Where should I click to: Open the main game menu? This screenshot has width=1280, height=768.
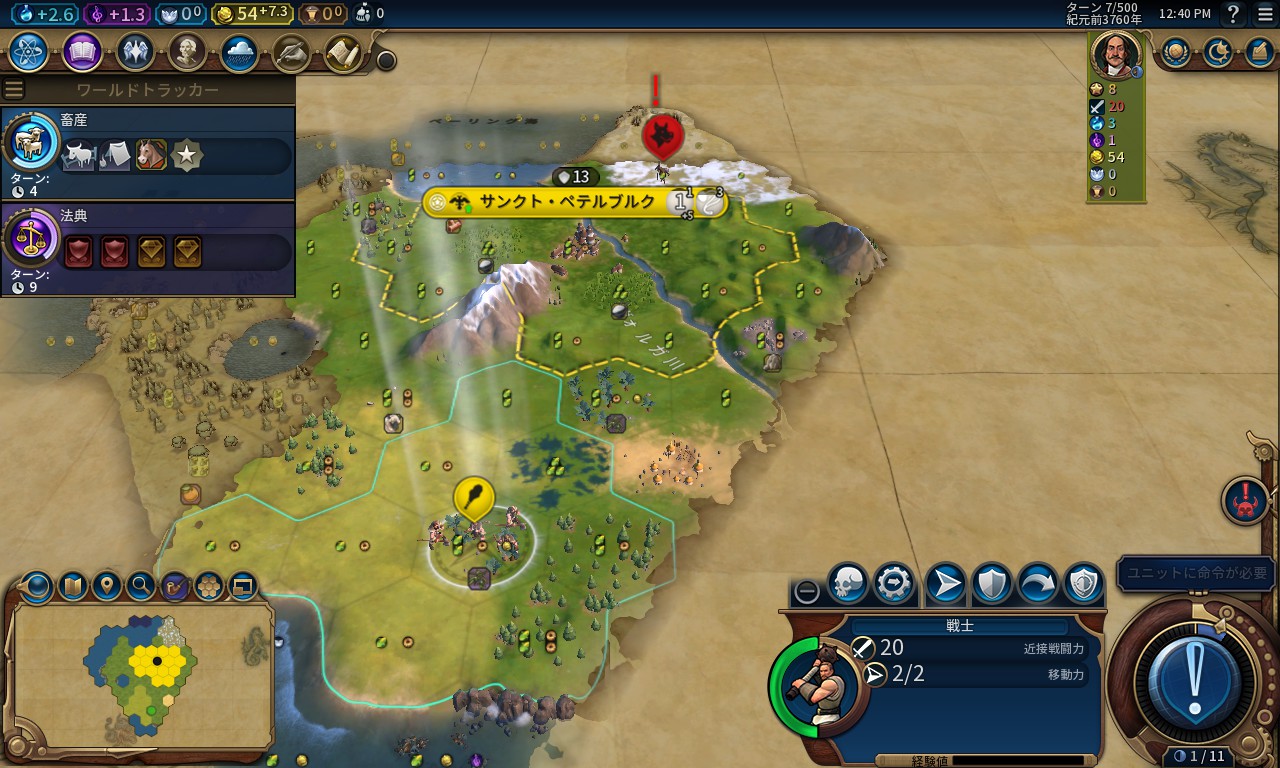pyautogui.click(x=1264, y=14)
